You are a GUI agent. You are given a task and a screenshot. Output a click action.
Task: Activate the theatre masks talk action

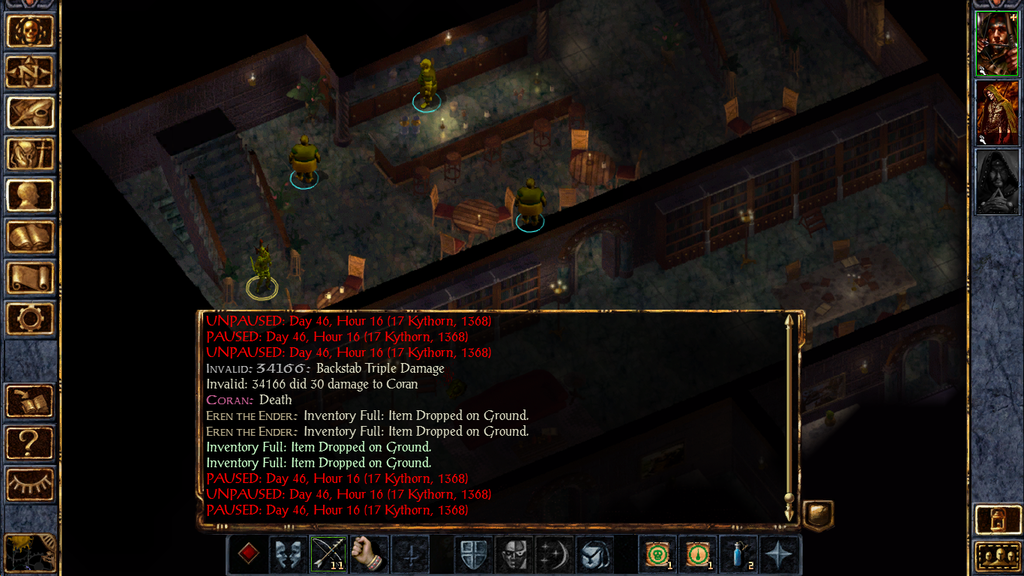click(x=289, y=554)
